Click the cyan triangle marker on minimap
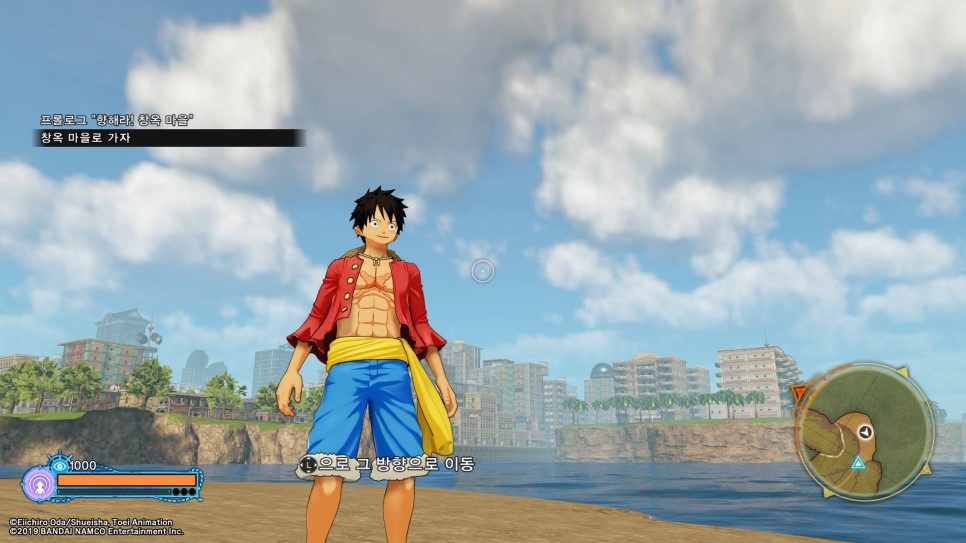This screenshot has width=966, height=543. point(857,462)
